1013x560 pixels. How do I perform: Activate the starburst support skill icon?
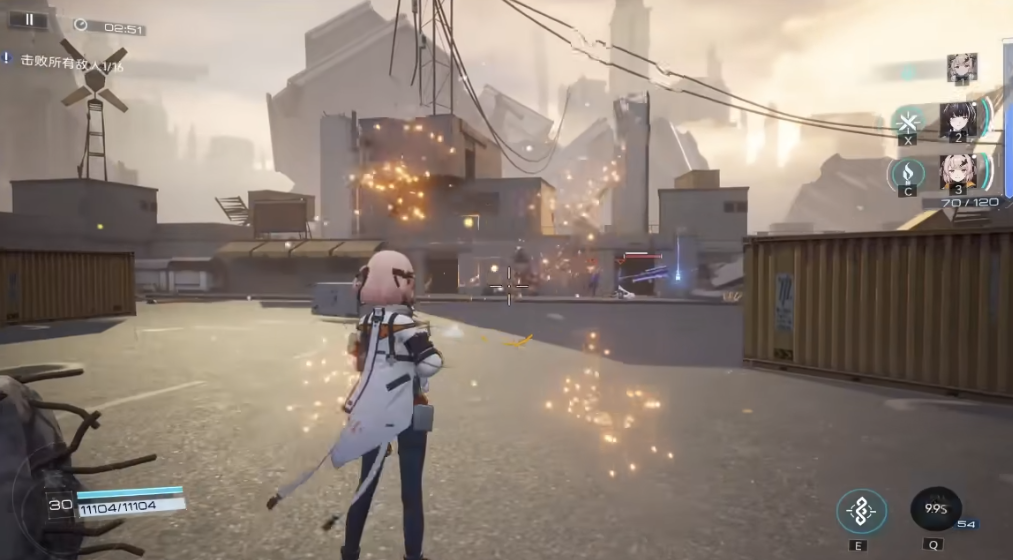pyautogui.click(x=908, y=123)
